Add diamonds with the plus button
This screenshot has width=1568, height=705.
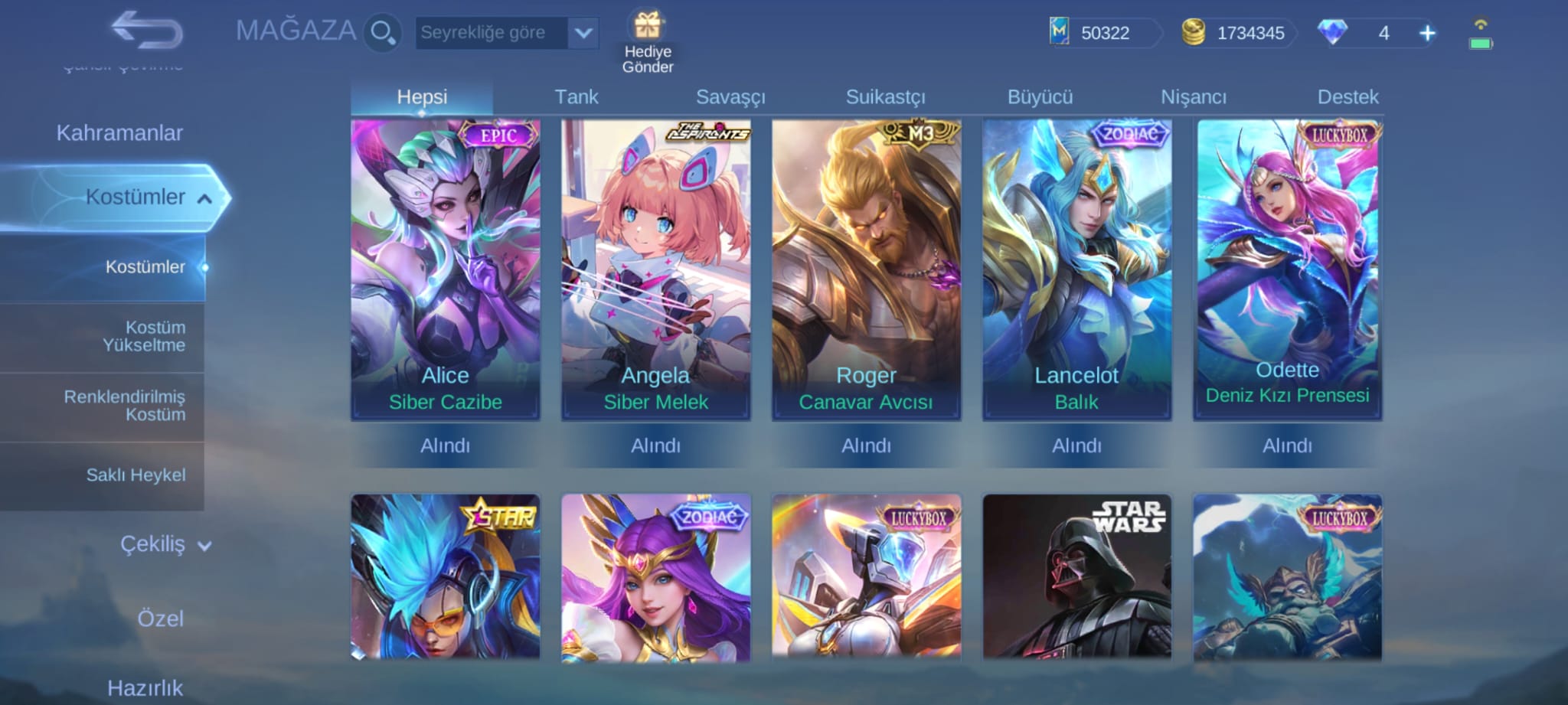[1427, 33]
